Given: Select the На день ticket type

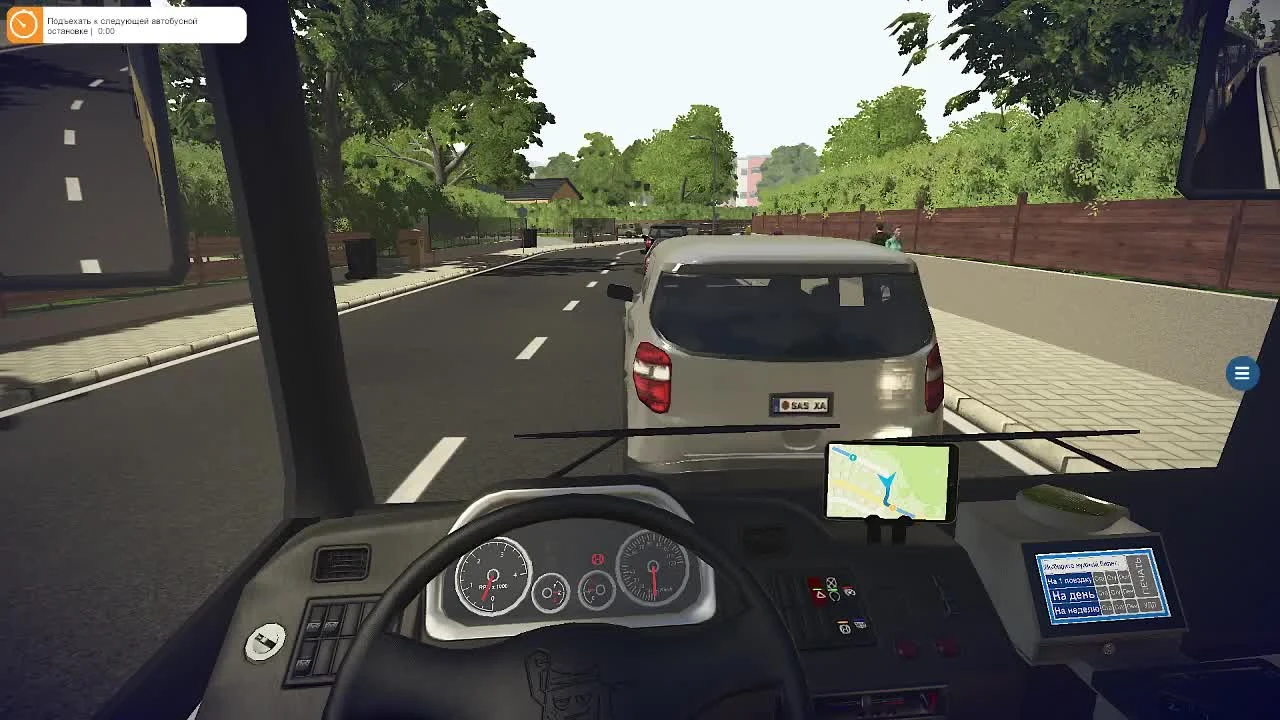Looking at the screenshot, I should tap(1072, 594).
